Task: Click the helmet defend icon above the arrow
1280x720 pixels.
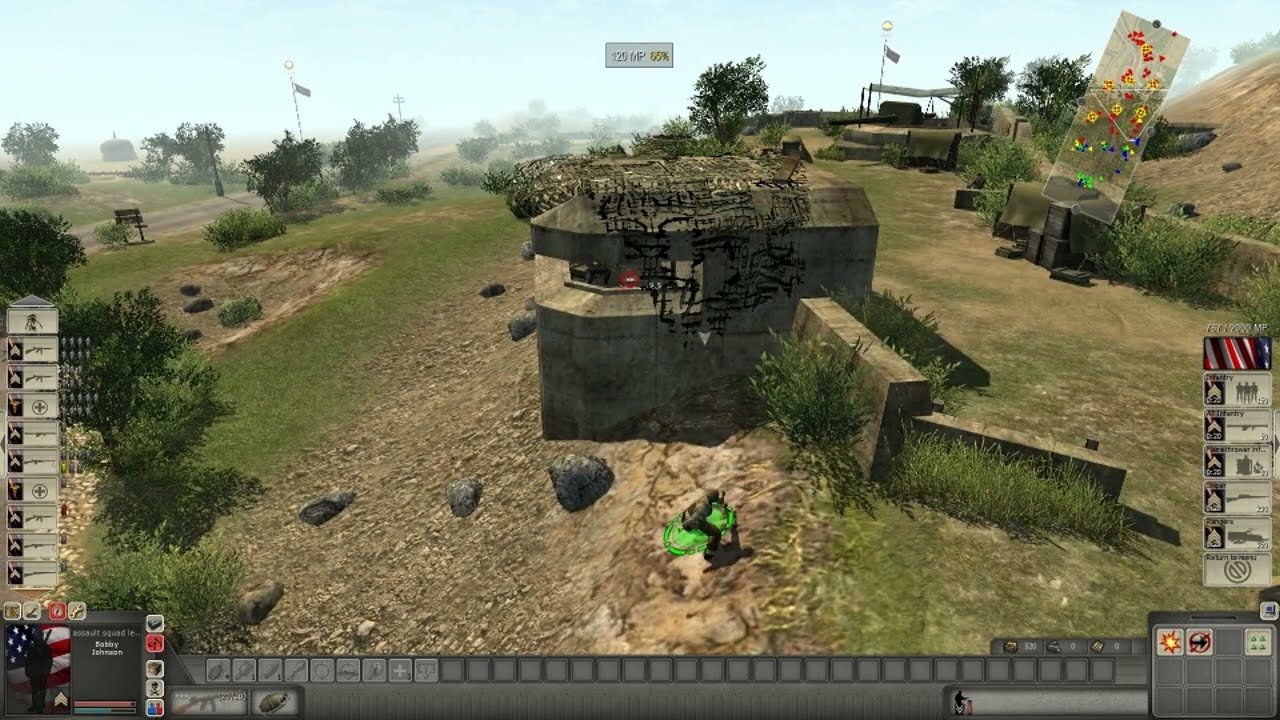Action: click(155, 624)
